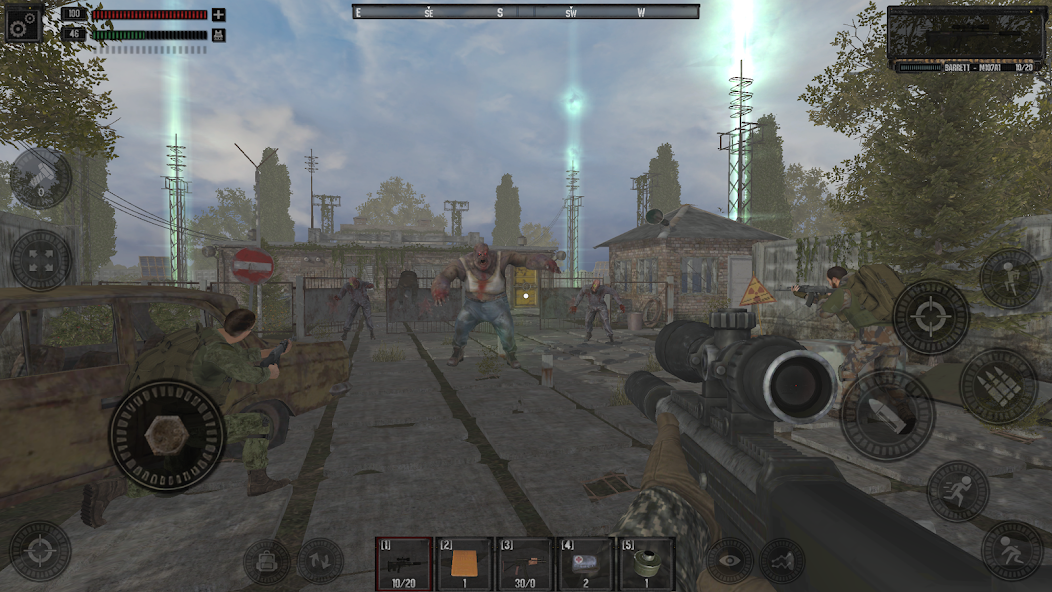Select the orange item in slot 2
Image resolution: width=1052 pixels, height=592 pixels.
pos(464,564)
